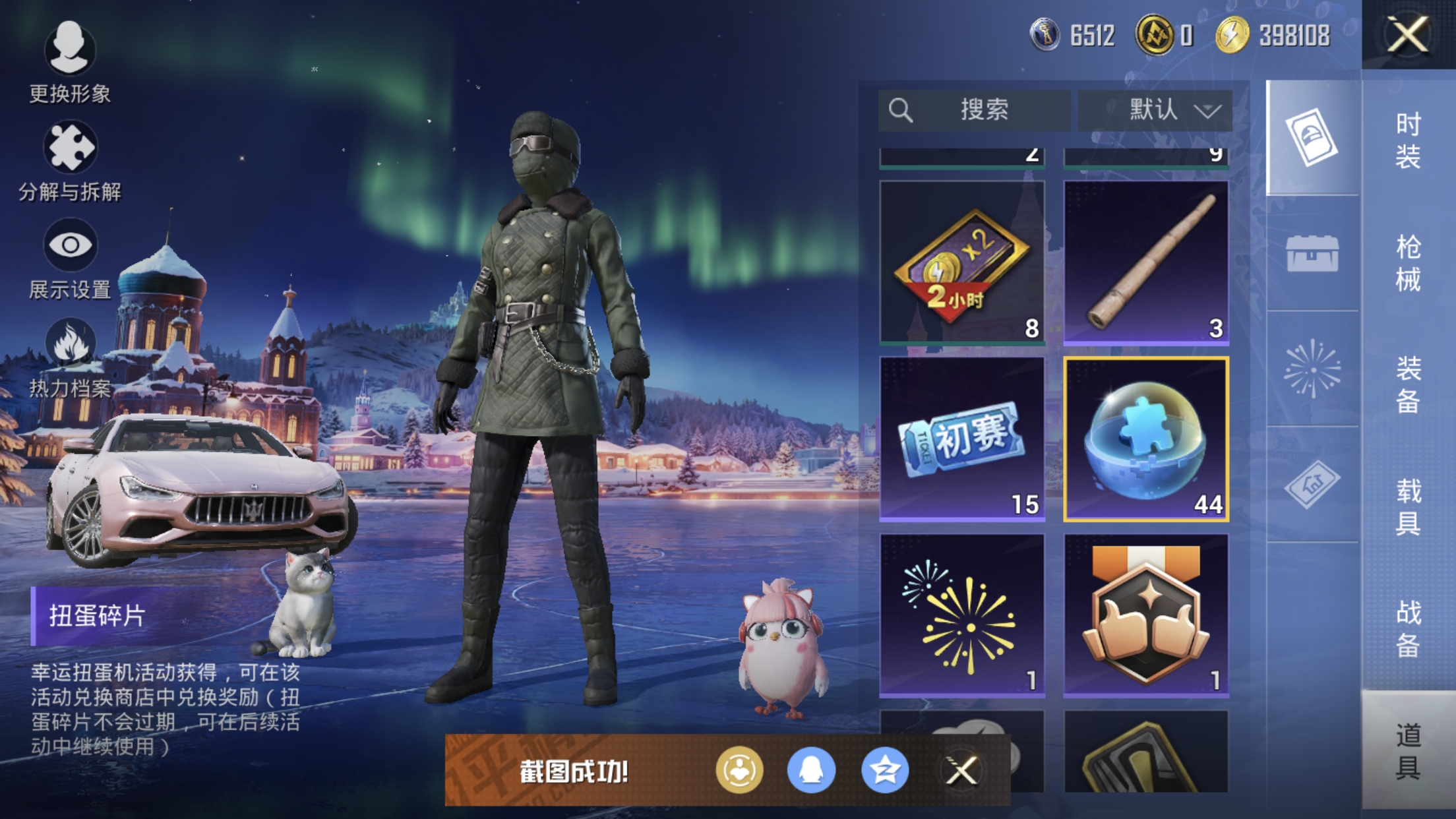1456x819 pixels.
Task: Click the 搜索 search field
Action: pyautogui.click(x=974, y=110)
